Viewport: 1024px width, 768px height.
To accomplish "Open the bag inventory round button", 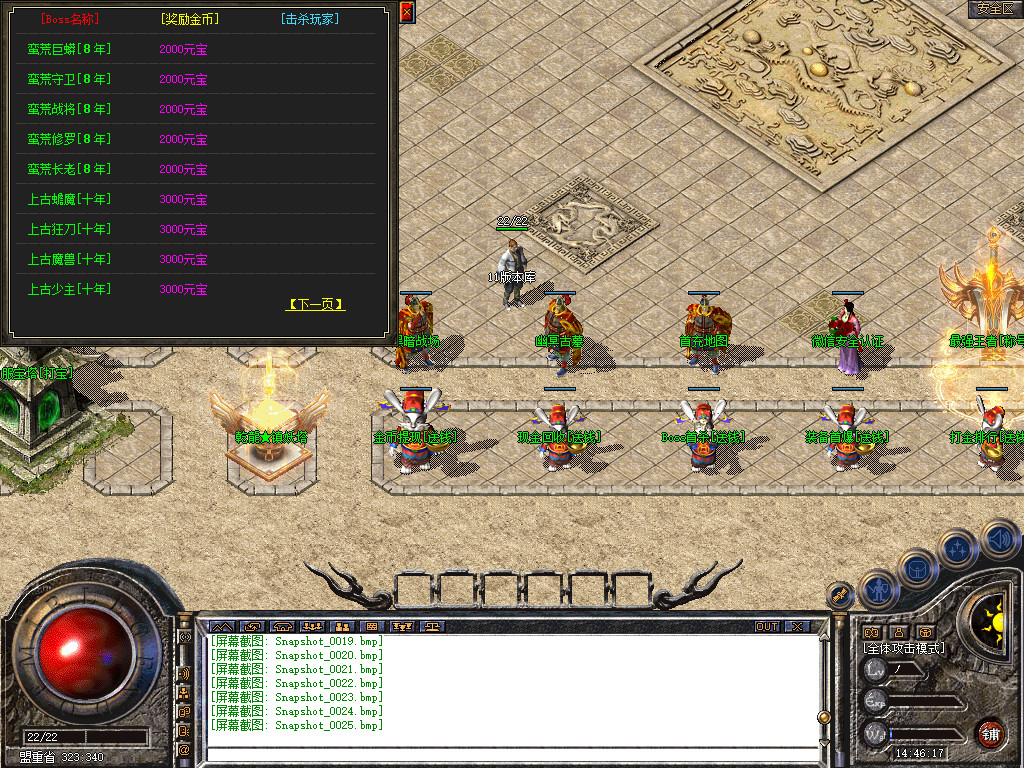I will [917, 570].
